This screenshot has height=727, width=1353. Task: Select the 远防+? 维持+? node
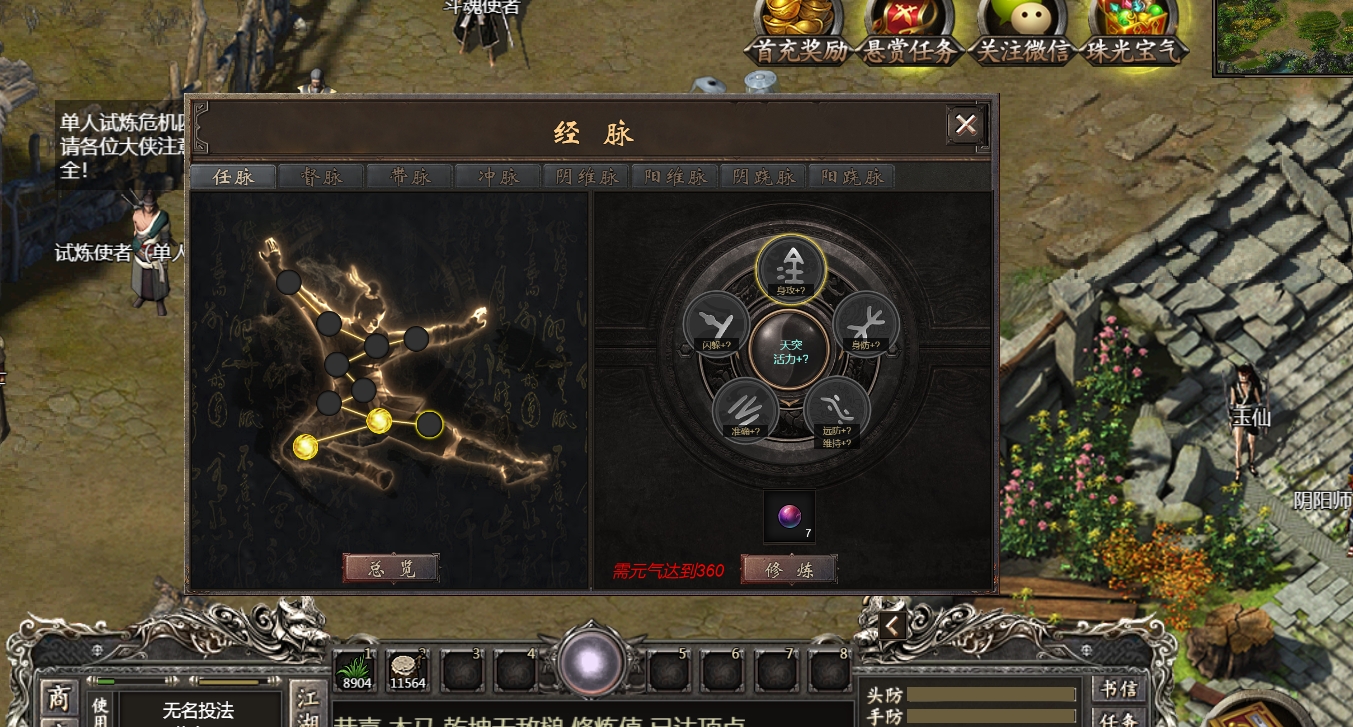[837, 409]
